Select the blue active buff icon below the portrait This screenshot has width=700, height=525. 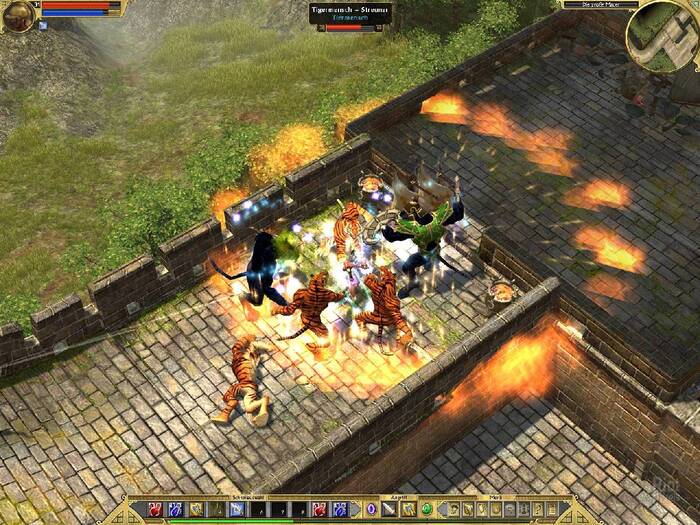coord(43,26)
